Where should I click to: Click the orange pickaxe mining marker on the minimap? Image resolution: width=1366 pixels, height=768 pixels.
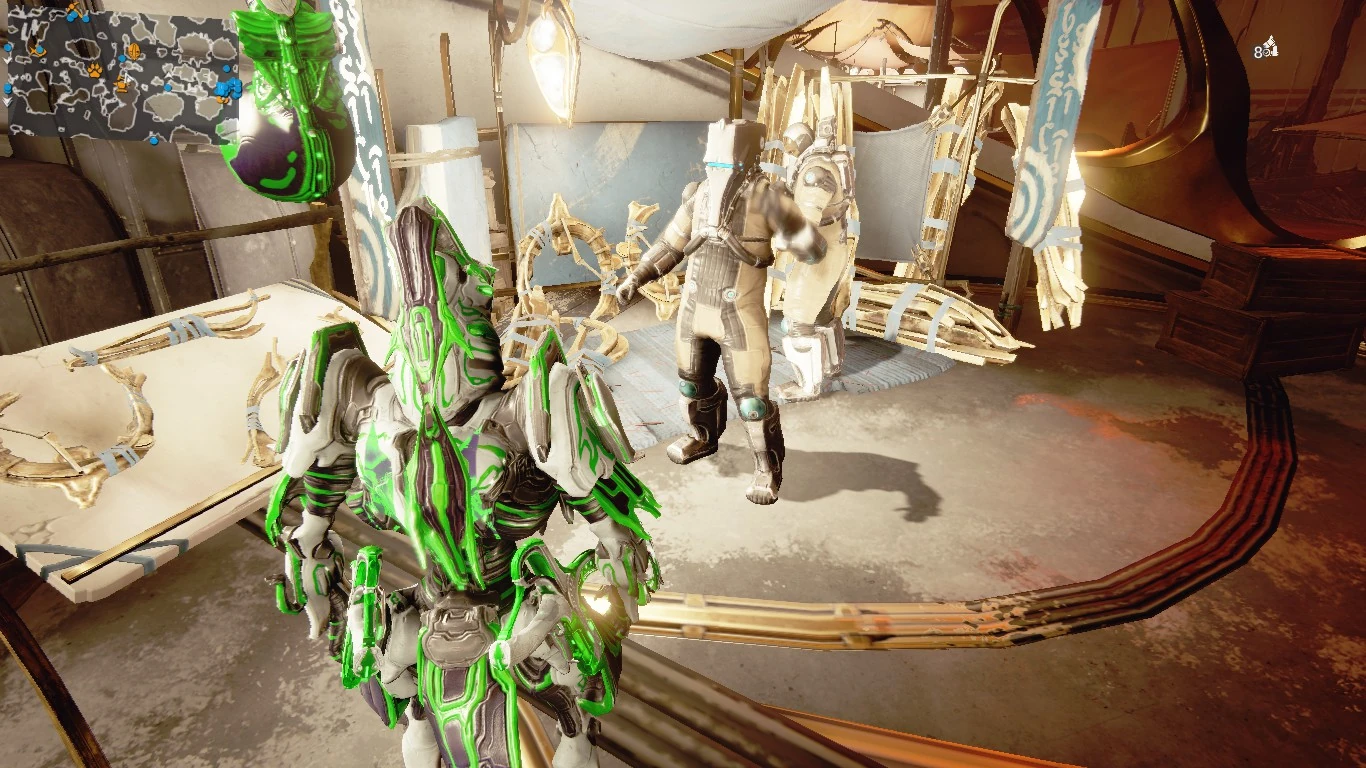73,7
